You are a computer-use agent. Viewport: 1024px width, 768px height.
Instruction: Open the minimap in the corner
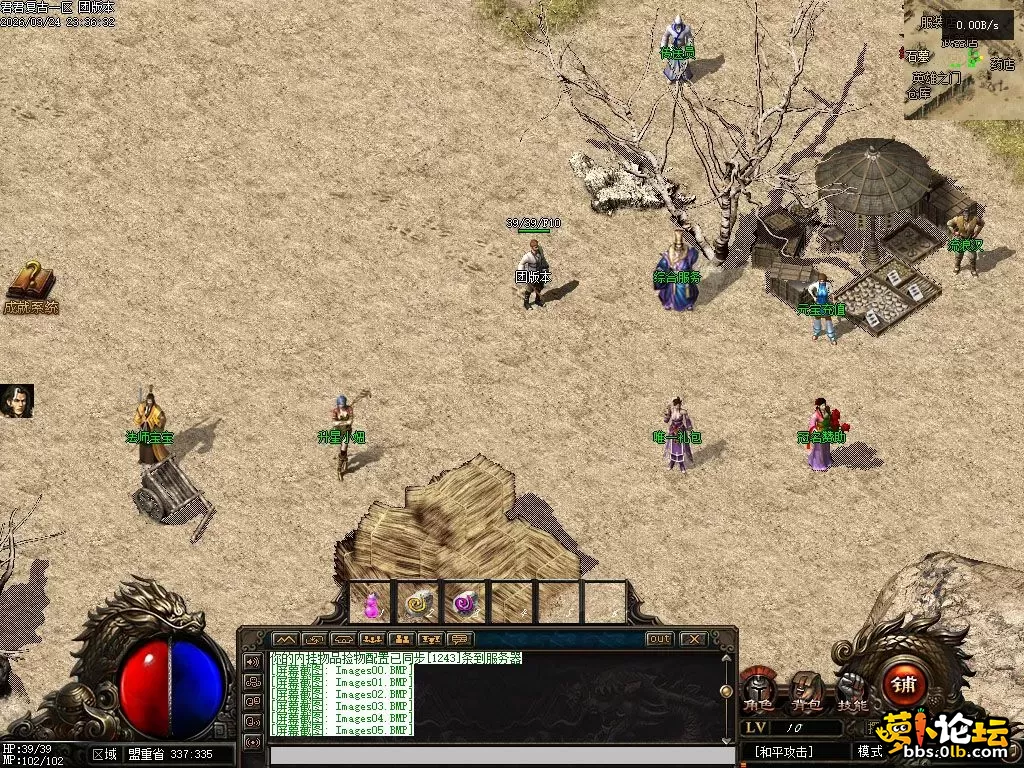tap(963, 60)
